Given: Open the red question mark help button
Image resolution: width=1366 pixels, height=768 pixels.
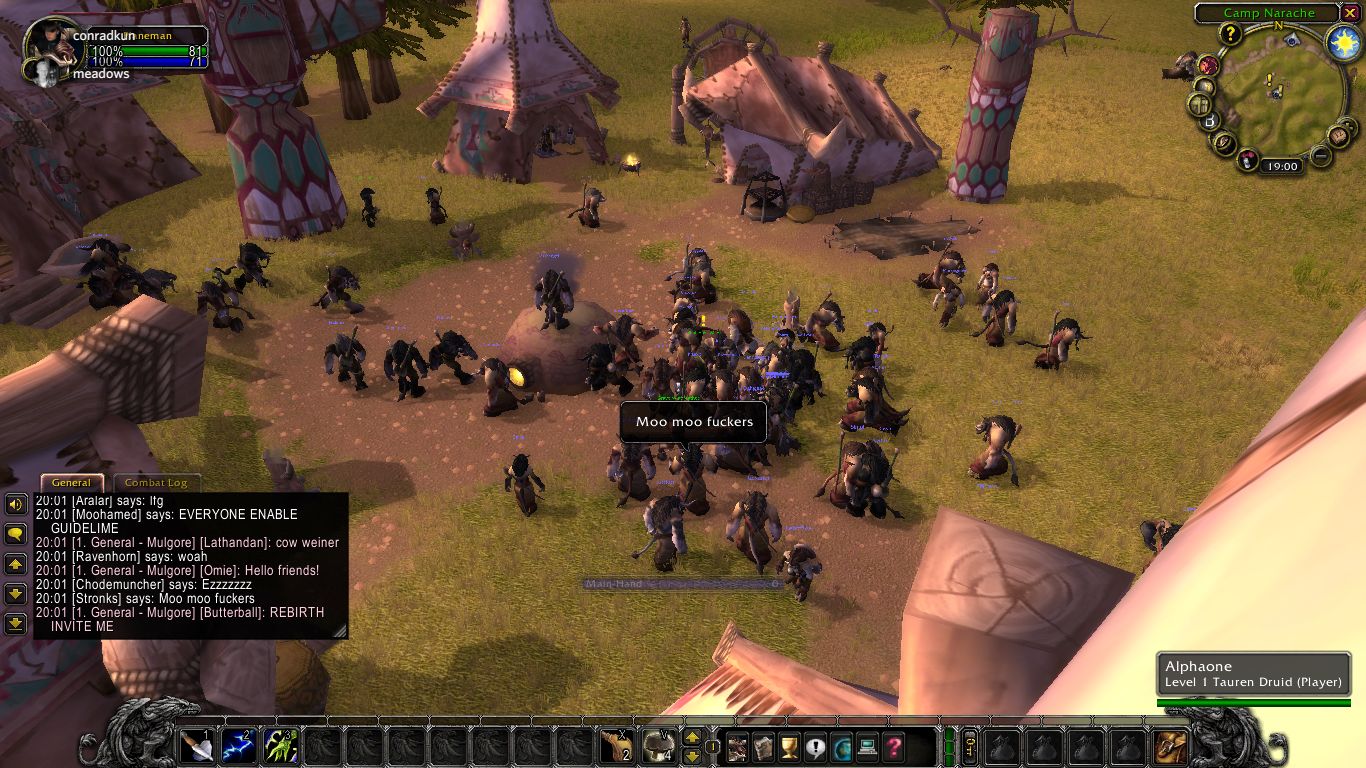Looking at the screenshot, I should tap(893, 746).
